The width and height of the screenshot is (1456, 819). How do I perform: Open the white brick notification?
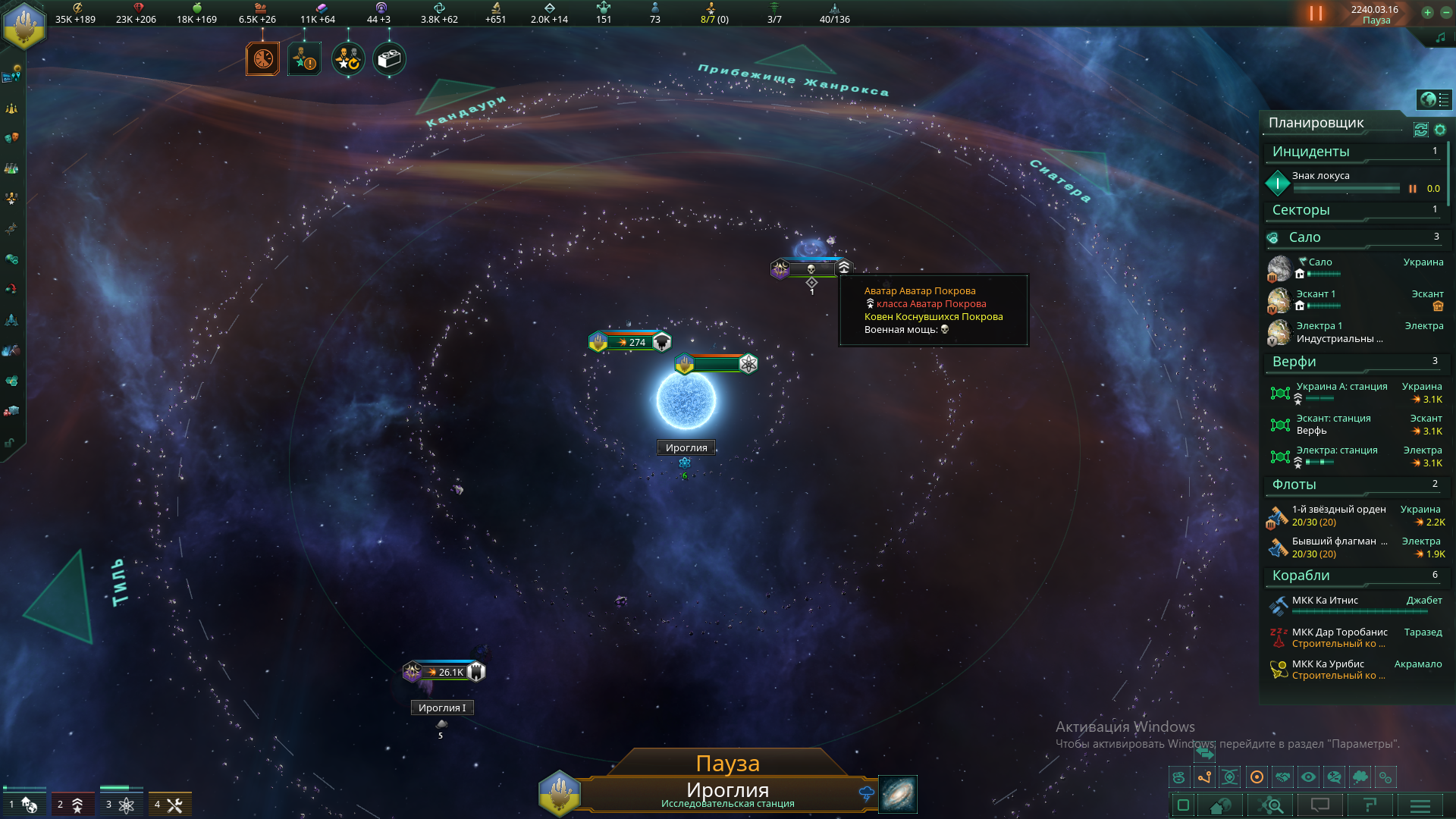[x=389, y=59]
